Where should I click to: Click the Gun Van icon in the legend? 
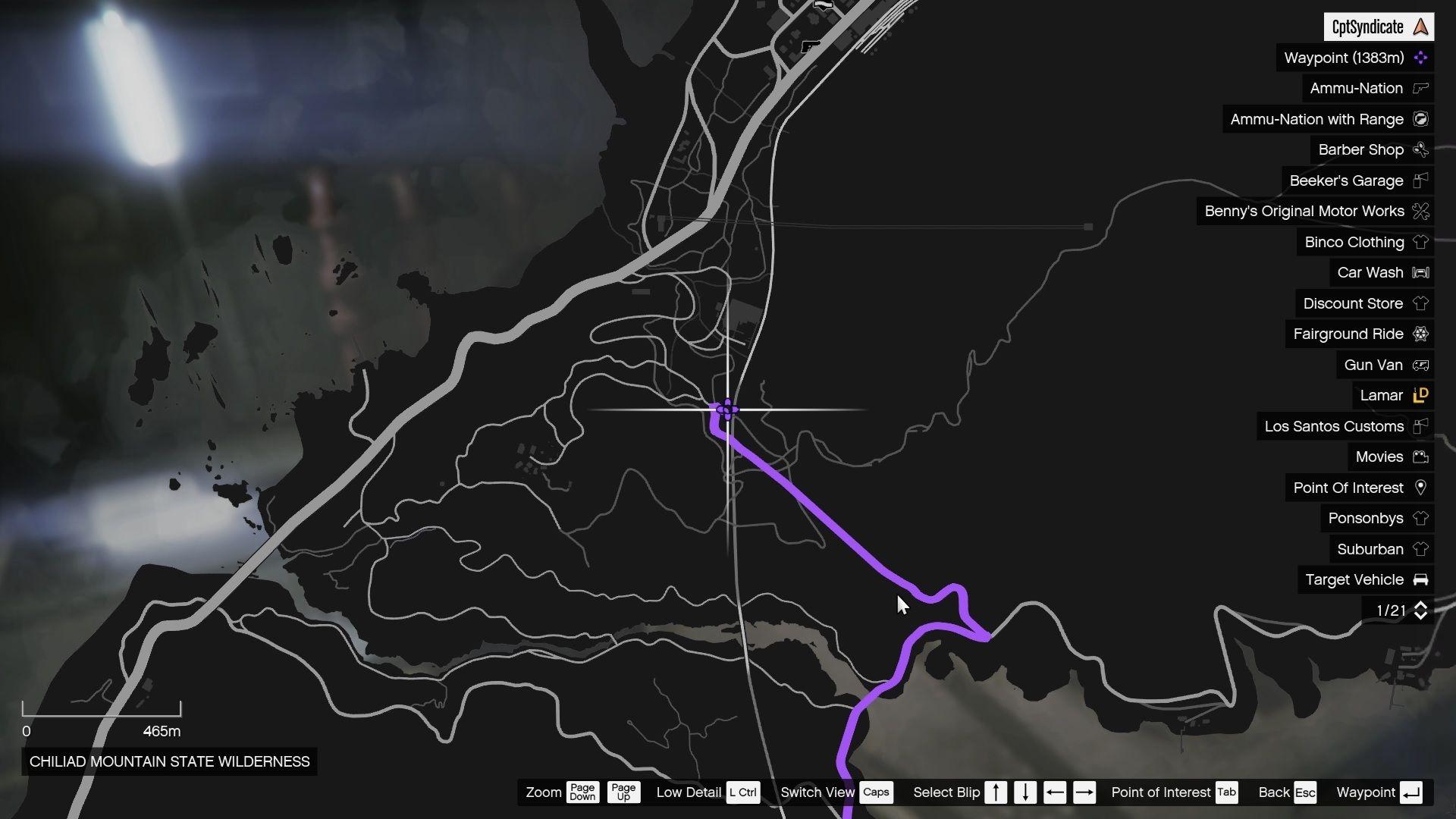1420,365
